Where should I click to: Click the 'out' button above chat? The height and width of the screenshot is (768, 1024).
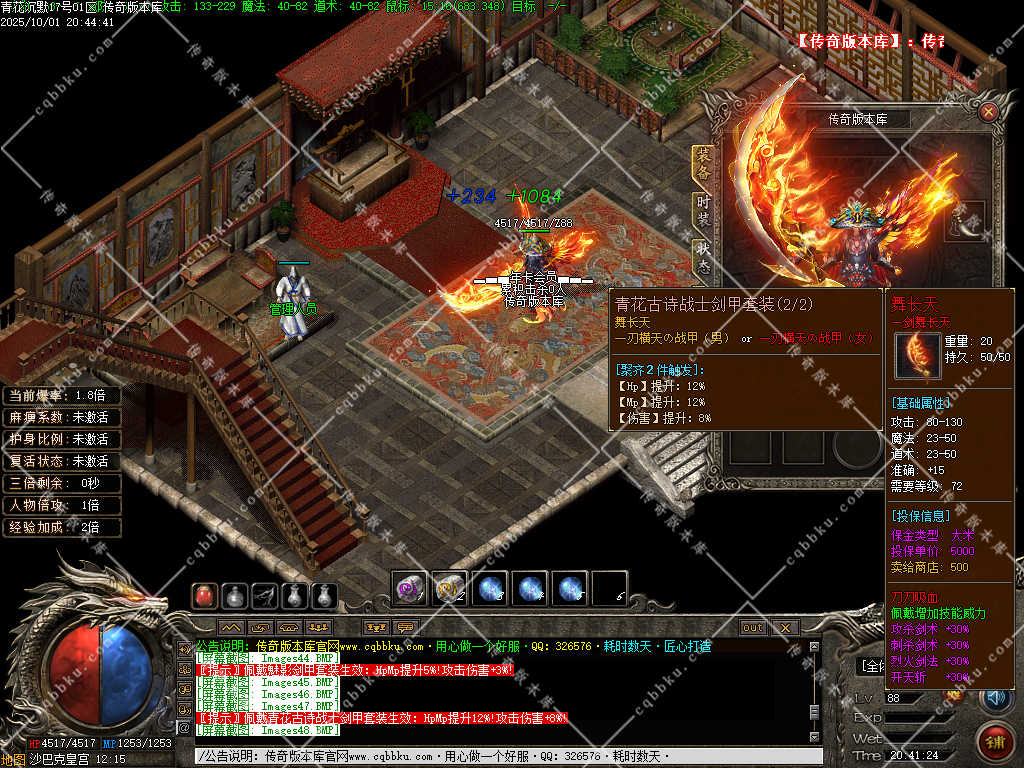753,628
